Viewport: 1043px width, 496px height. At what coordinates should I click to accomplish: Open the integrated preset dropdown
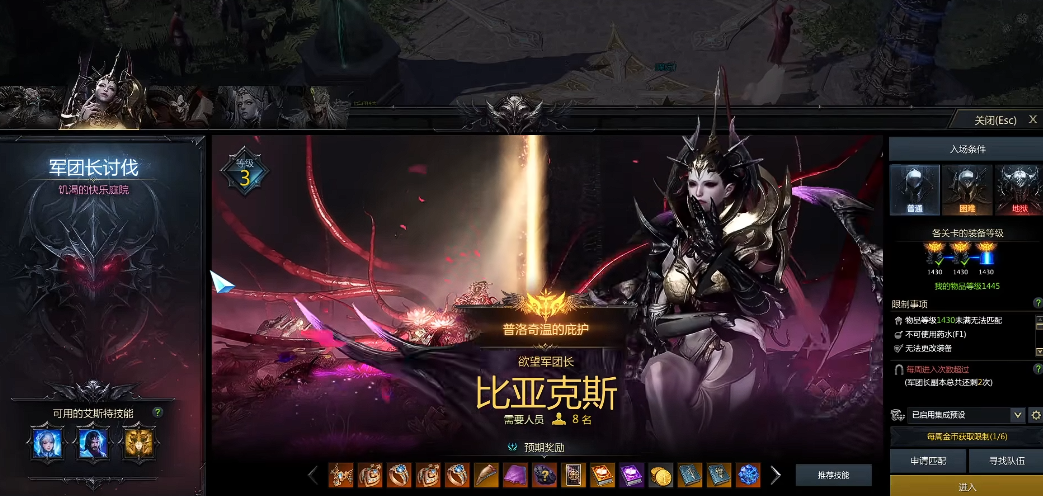point(958,415)
